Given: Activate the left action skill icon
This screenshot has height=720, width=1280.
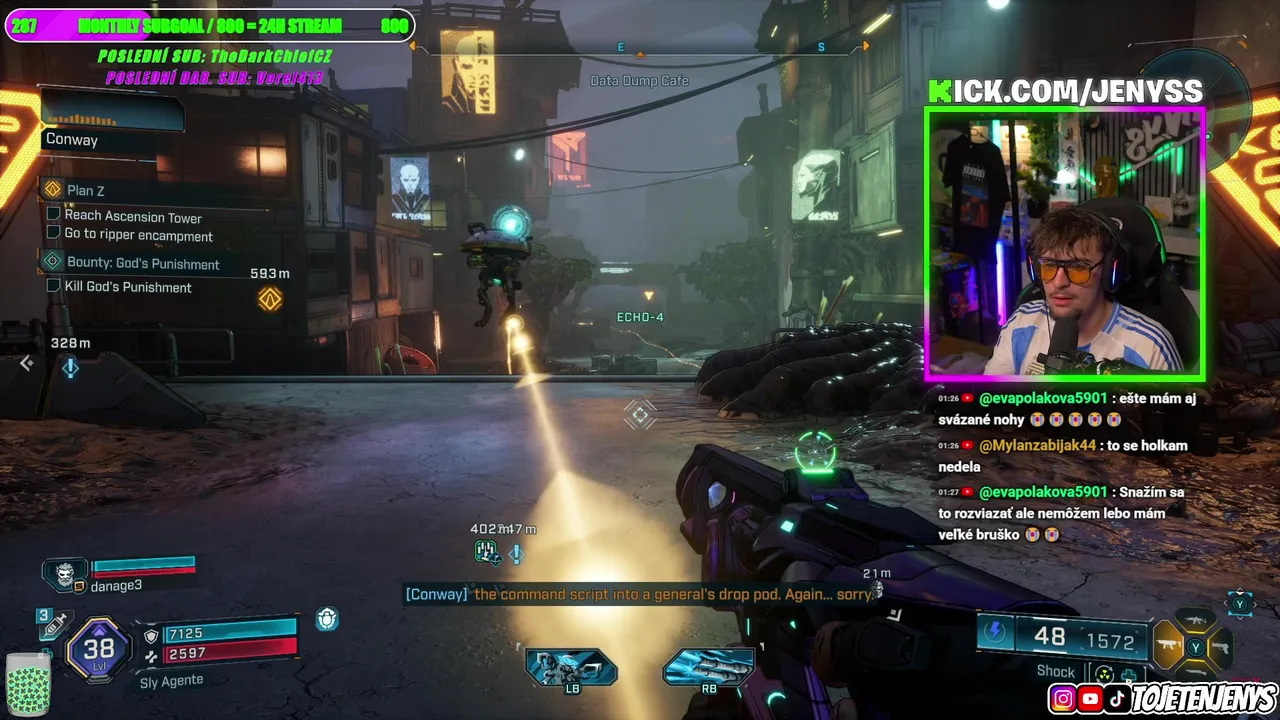Looking at the screenshot, I should coord(571,667).
